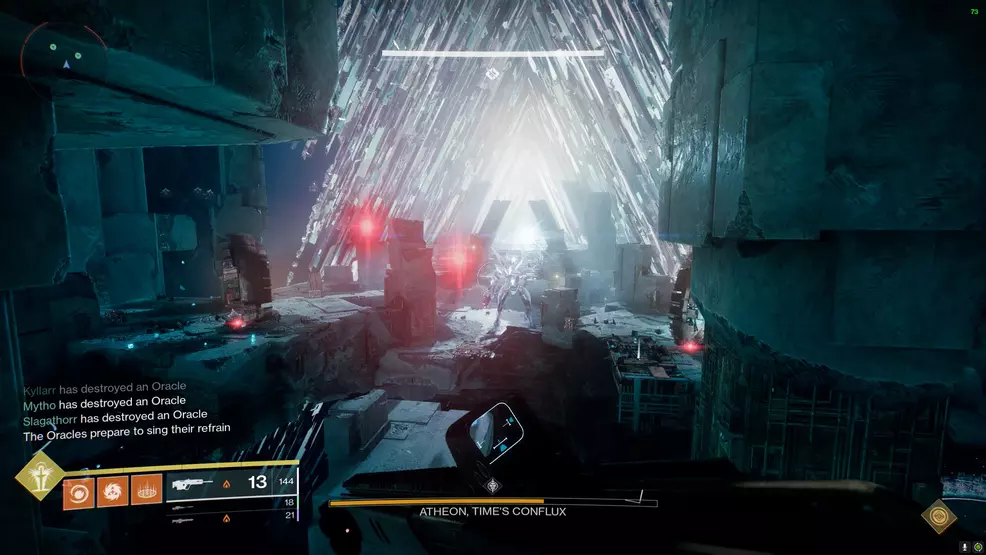Screen dimensions: 986x555
Task: Toggle the microphone overlay icon
Action: click(964, 547)
